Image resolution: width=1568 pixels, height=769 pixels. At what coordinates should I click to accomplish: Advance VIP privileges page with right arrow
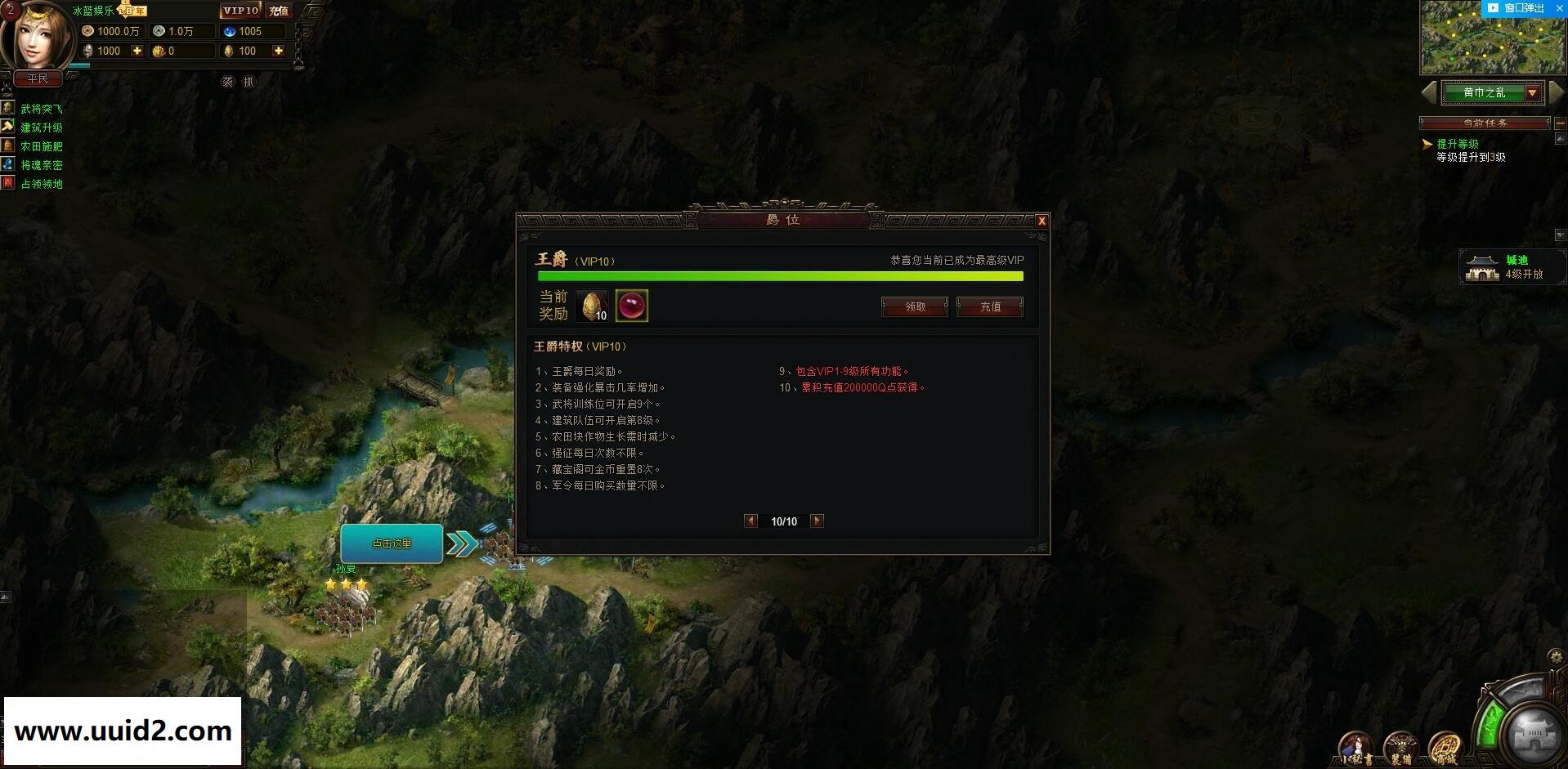[x=816, y=521]
